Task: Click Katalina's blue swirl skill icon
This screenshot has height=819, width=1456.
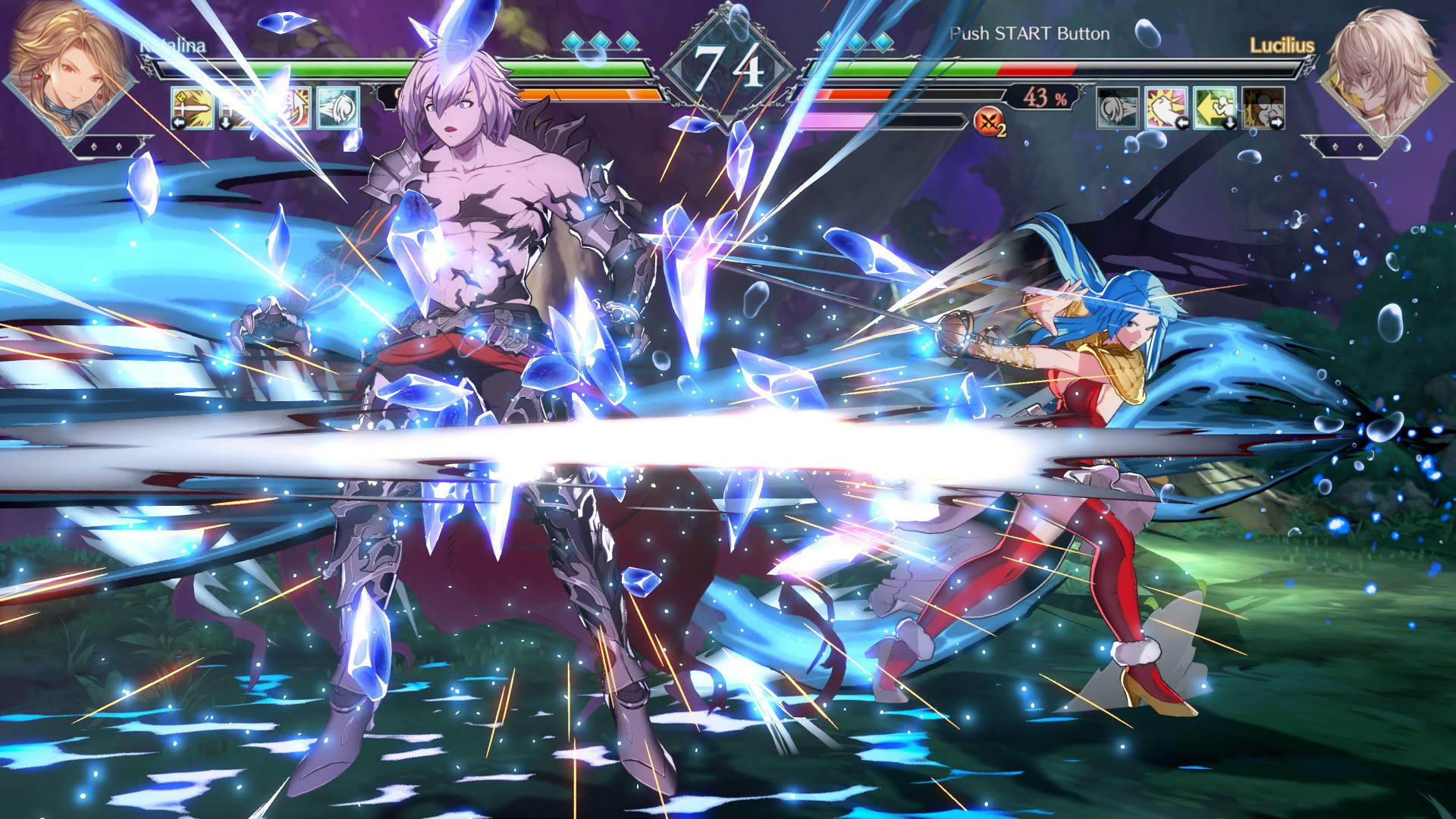Action: 337,107
